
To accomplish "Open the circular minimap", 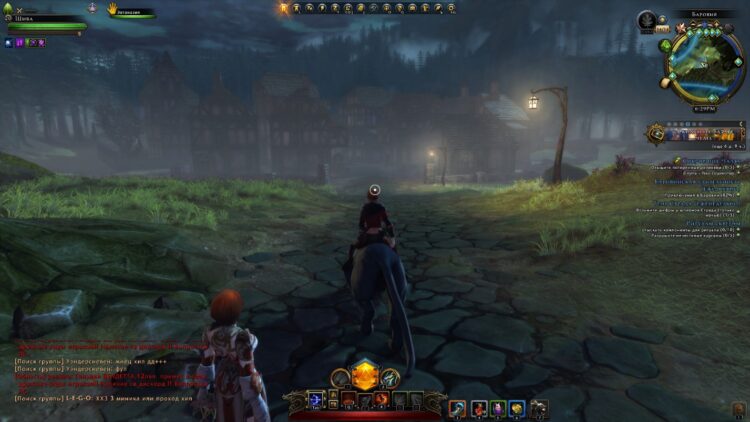I will pos(706,68).
